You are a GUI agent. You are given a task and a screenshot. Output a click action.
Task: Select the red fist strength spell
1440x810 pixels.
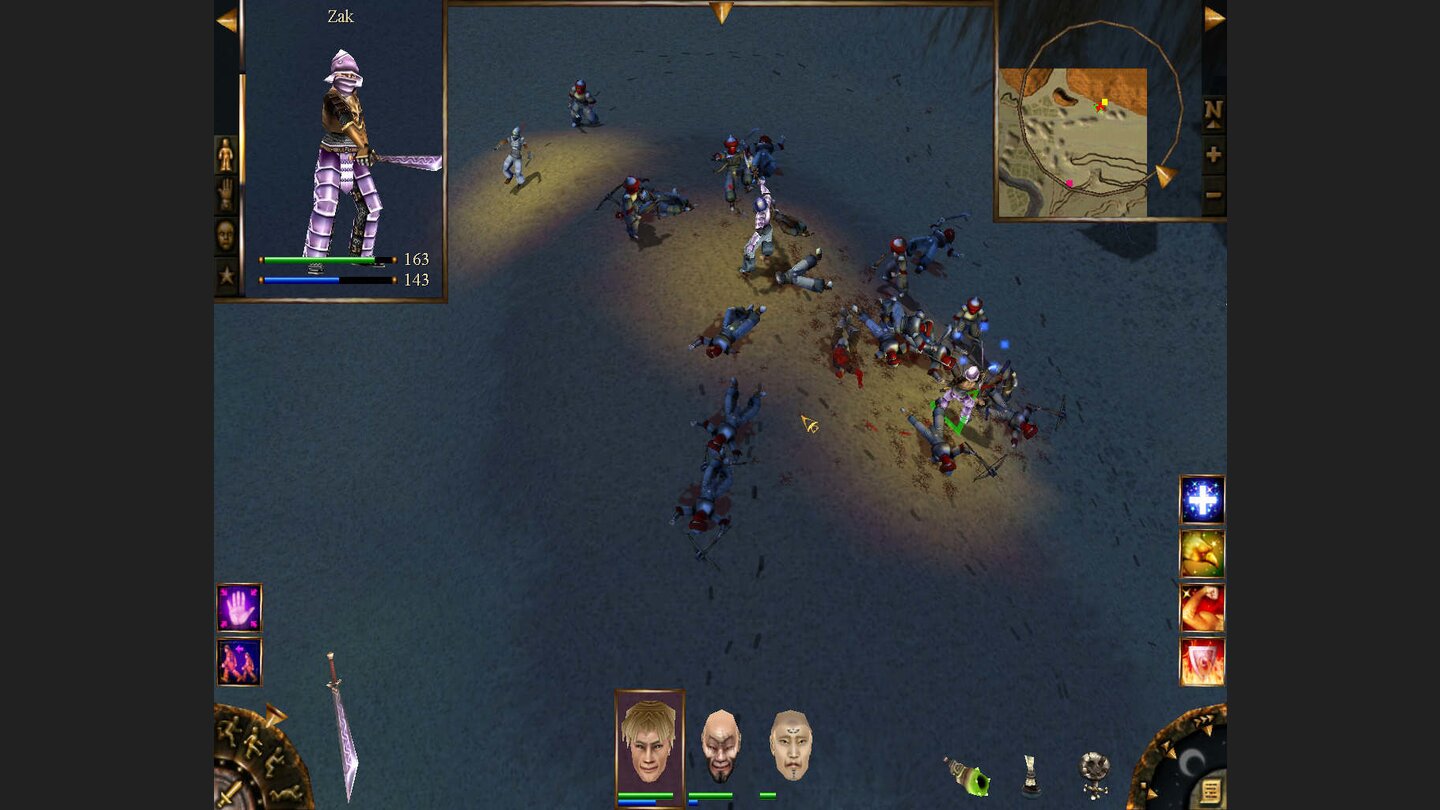[x=1201, y=606]
